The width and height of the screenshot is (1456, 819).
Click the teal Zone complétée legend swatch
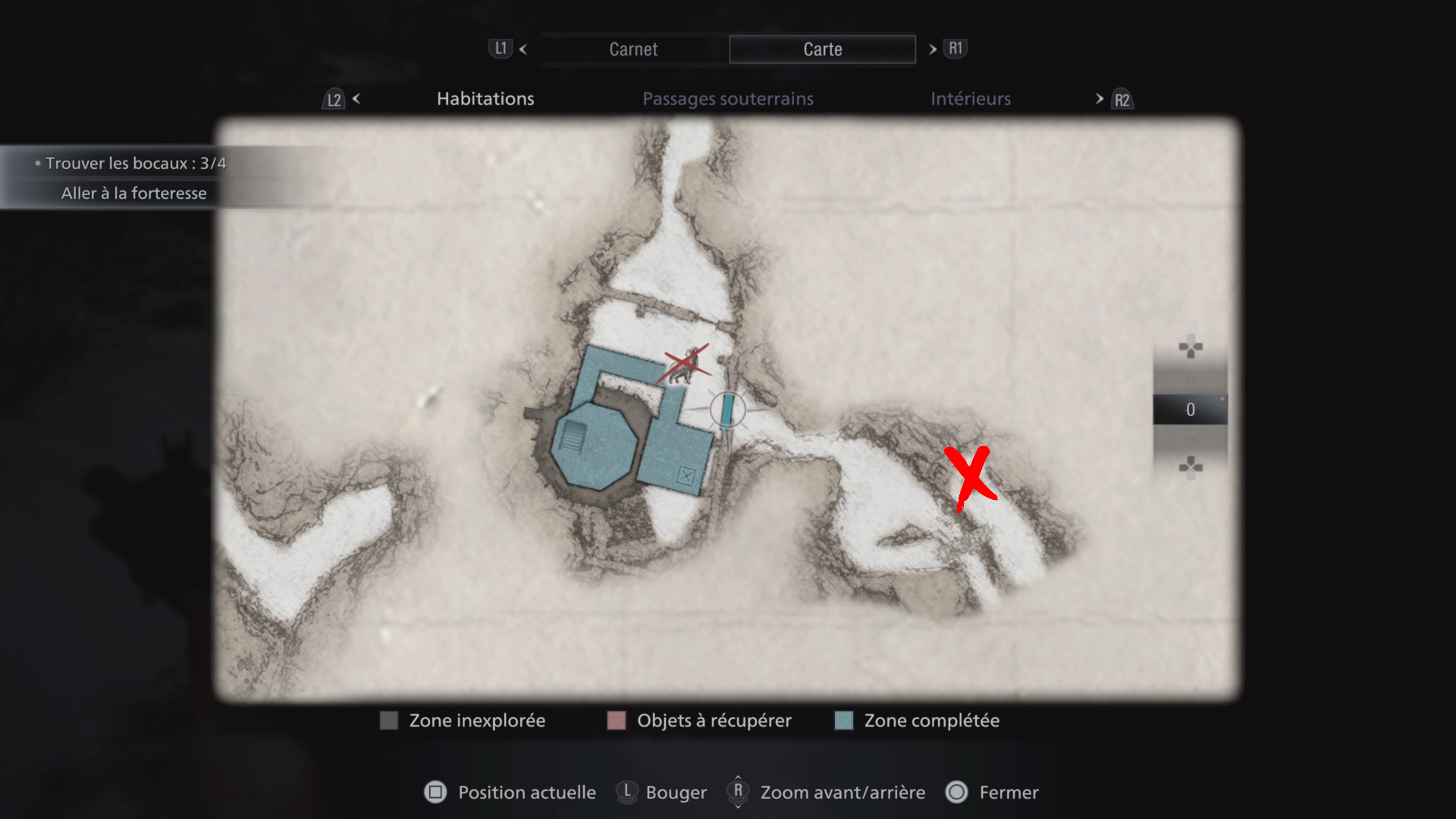[843, 721]
